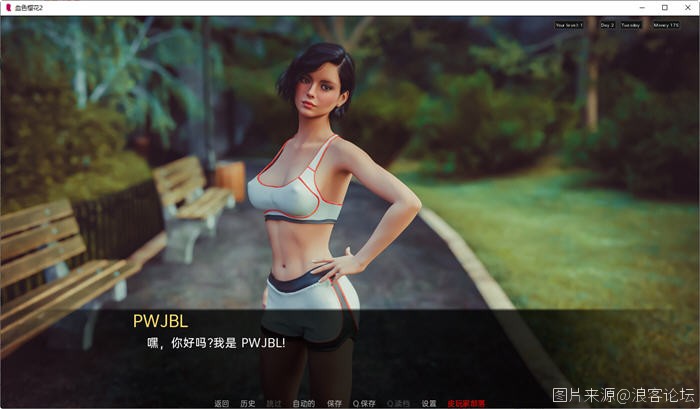Maximize the game window
This screenshot has height=409, width=700.
(x=665, y=7)
